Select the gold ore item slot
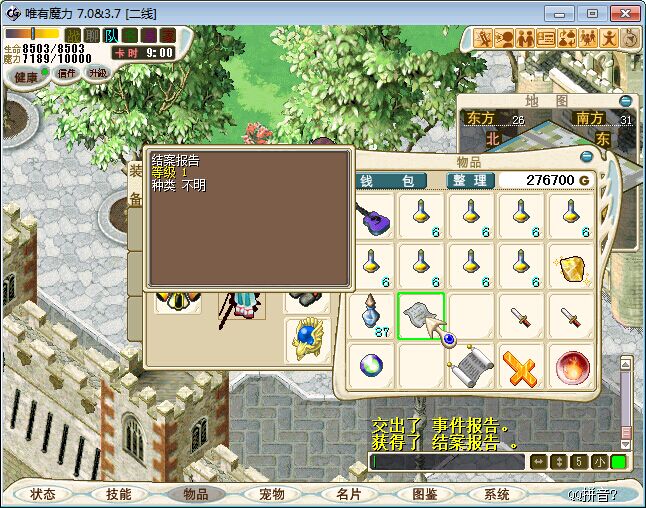 click(x=571, y=266)
